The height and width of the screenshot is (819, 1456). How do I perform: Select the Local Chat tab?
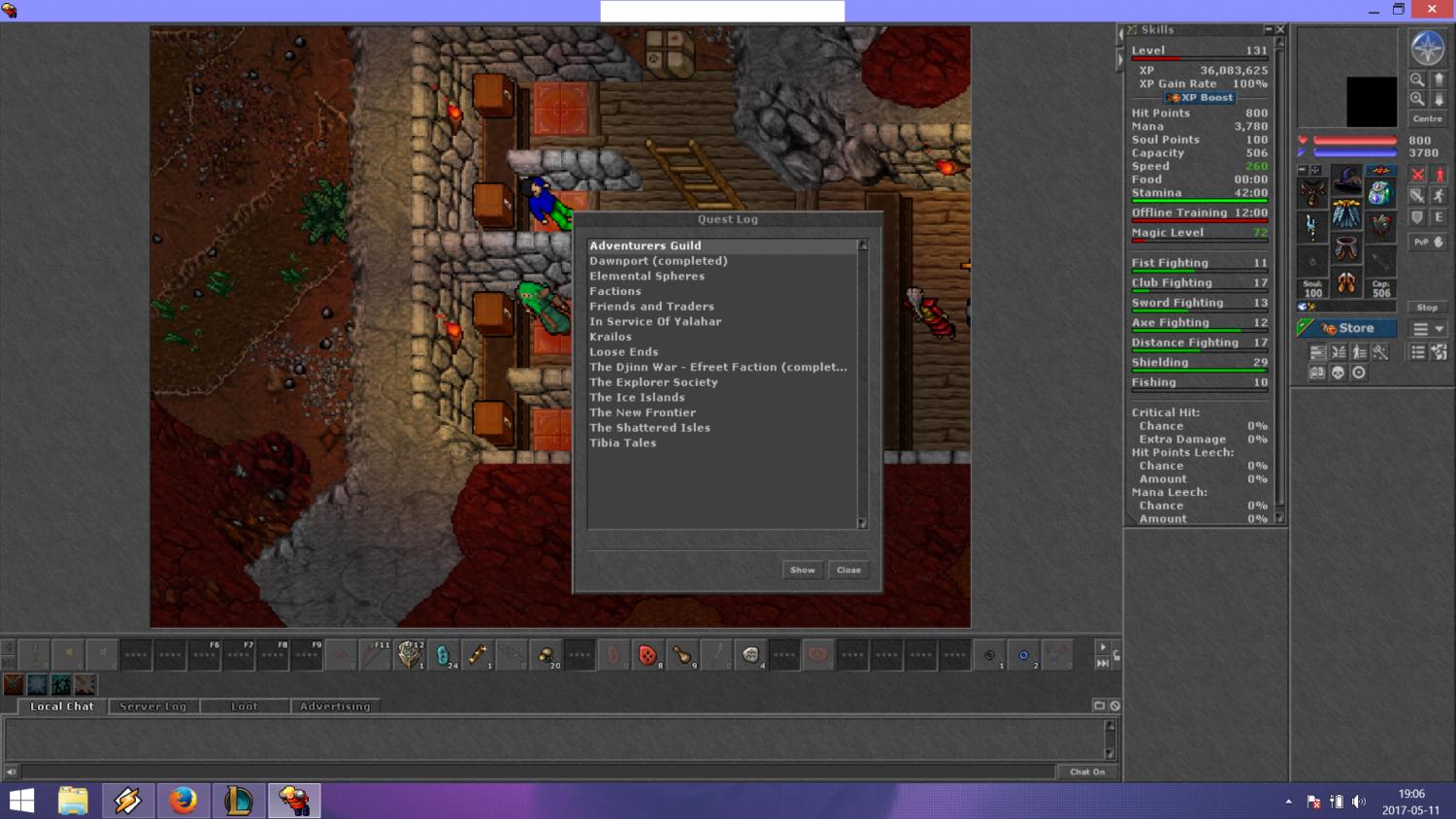tap(62, 706)
